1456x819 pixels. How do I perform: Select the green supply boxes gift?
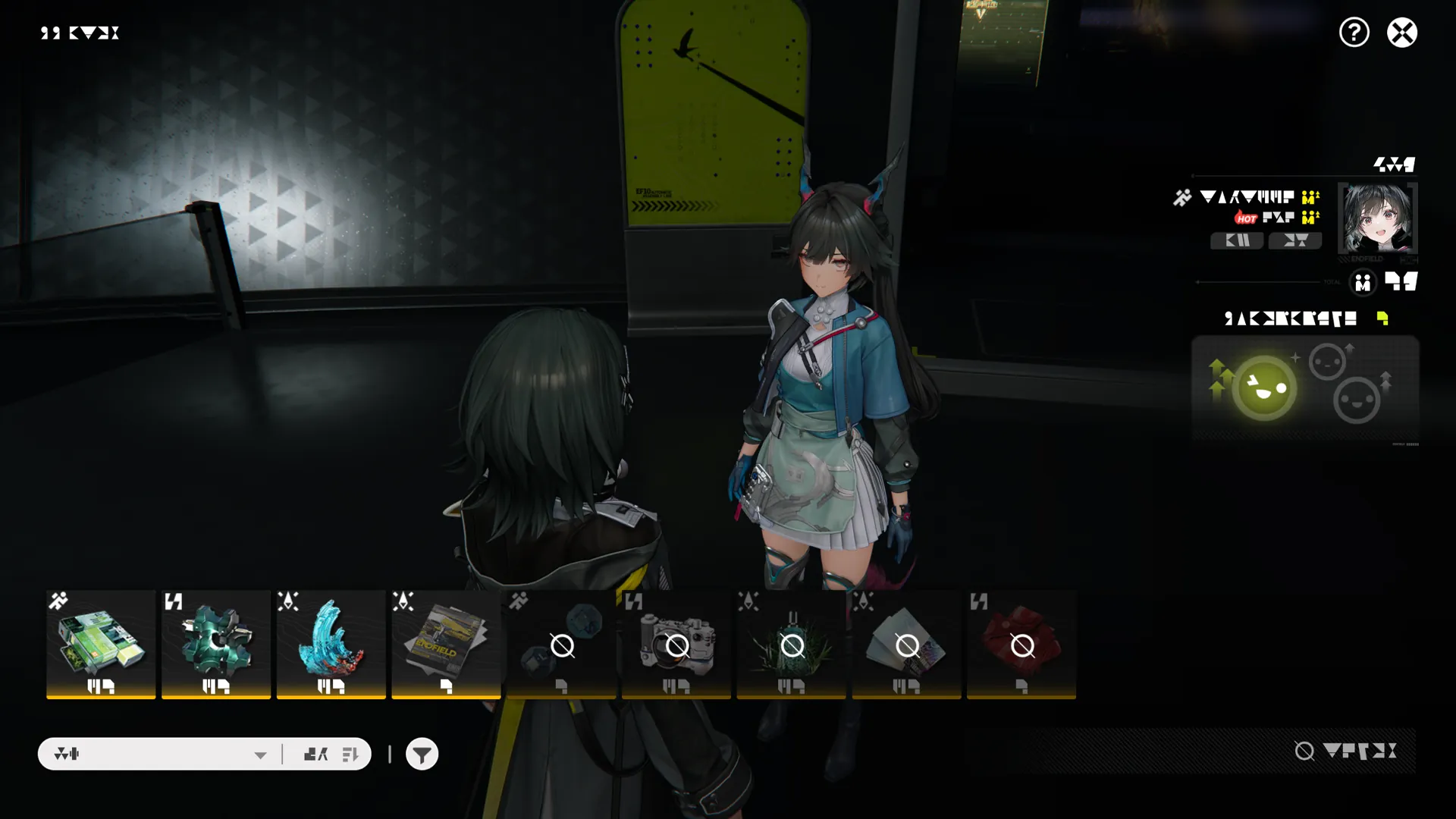click(x=101, y=644)
